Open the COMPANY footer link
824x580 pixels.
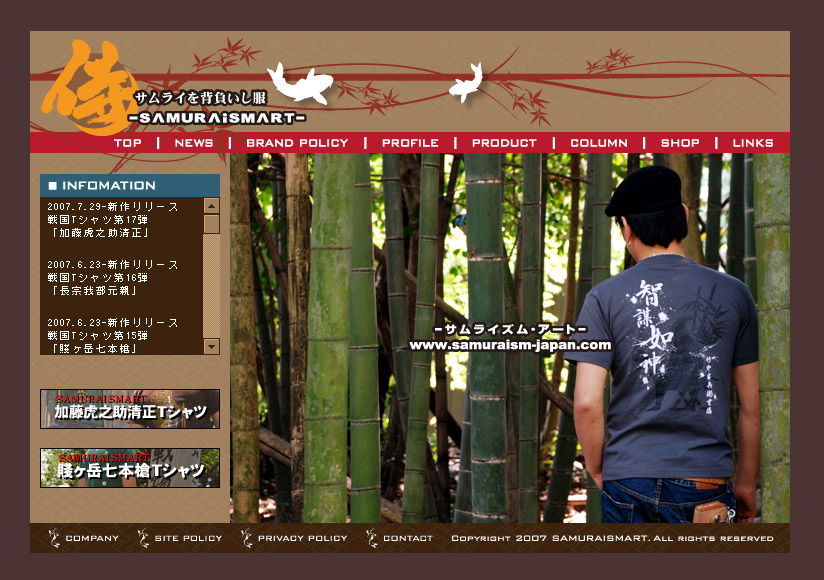pos(91,538)
